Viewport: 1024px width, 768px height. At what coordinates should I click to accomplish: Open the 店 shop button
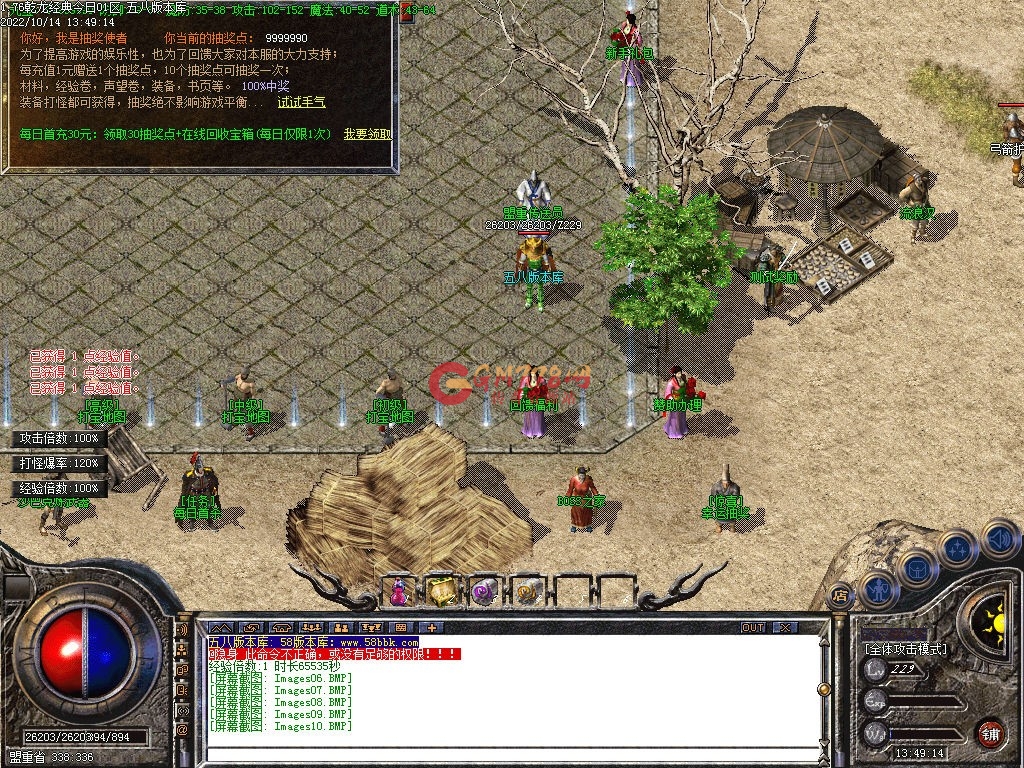840,596
